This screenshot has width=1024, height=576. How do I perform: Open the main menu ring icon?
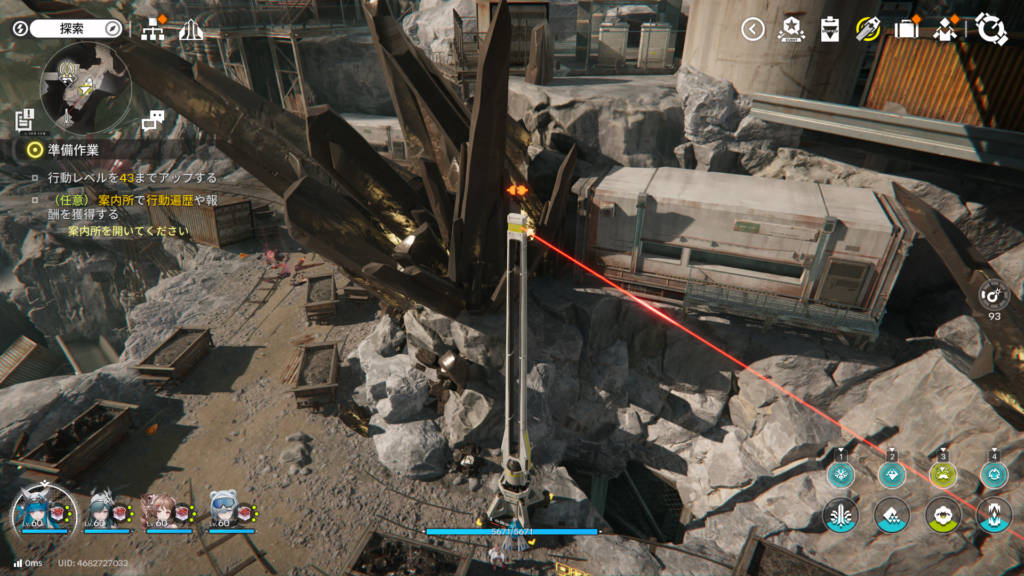991,28
